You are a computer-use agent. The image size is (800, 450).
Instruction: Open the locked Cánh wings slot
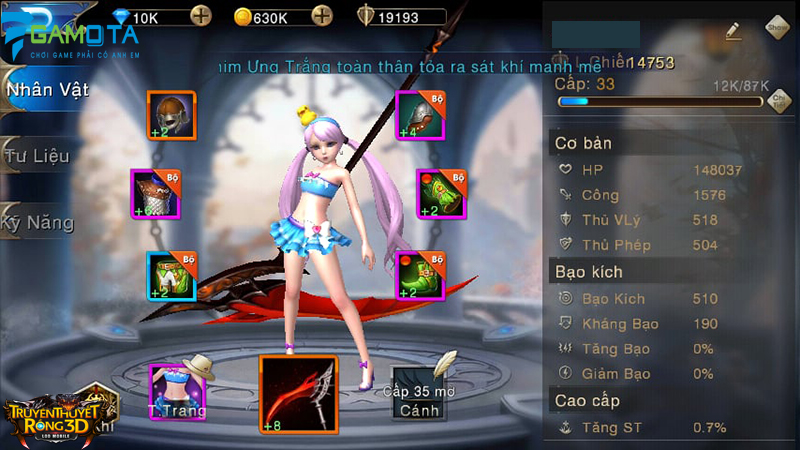419,390
